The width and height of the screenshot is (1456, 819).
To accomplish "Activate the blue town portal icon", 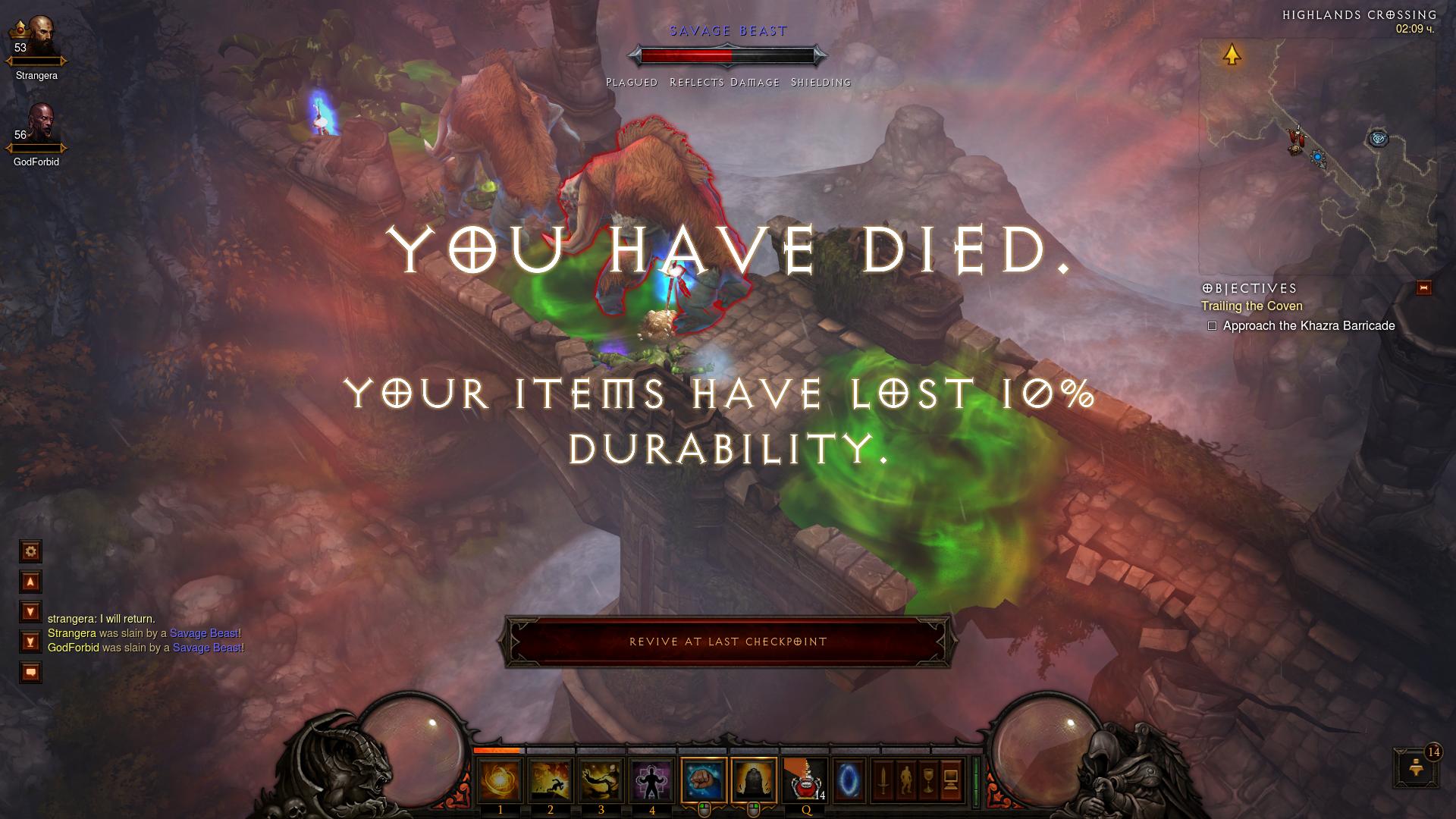I will coord(846,780).
